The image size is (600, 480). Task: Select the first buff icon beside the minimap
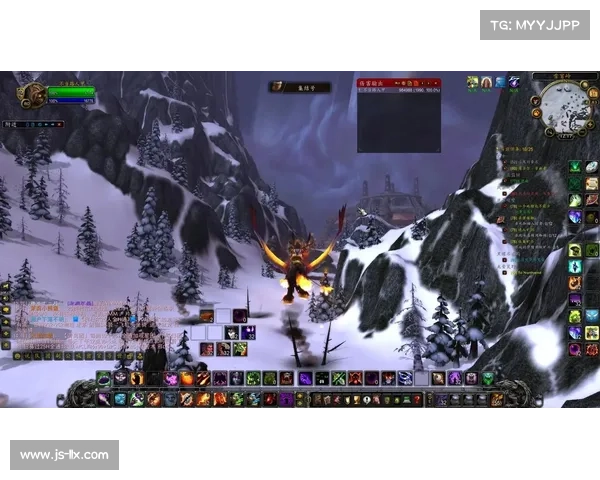(472, 82)
